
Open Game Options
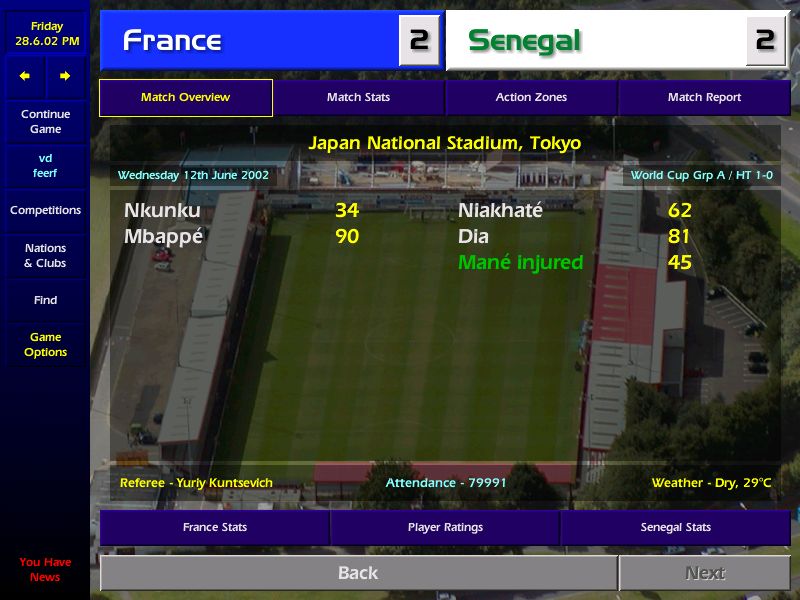click(x=45, y=345)
